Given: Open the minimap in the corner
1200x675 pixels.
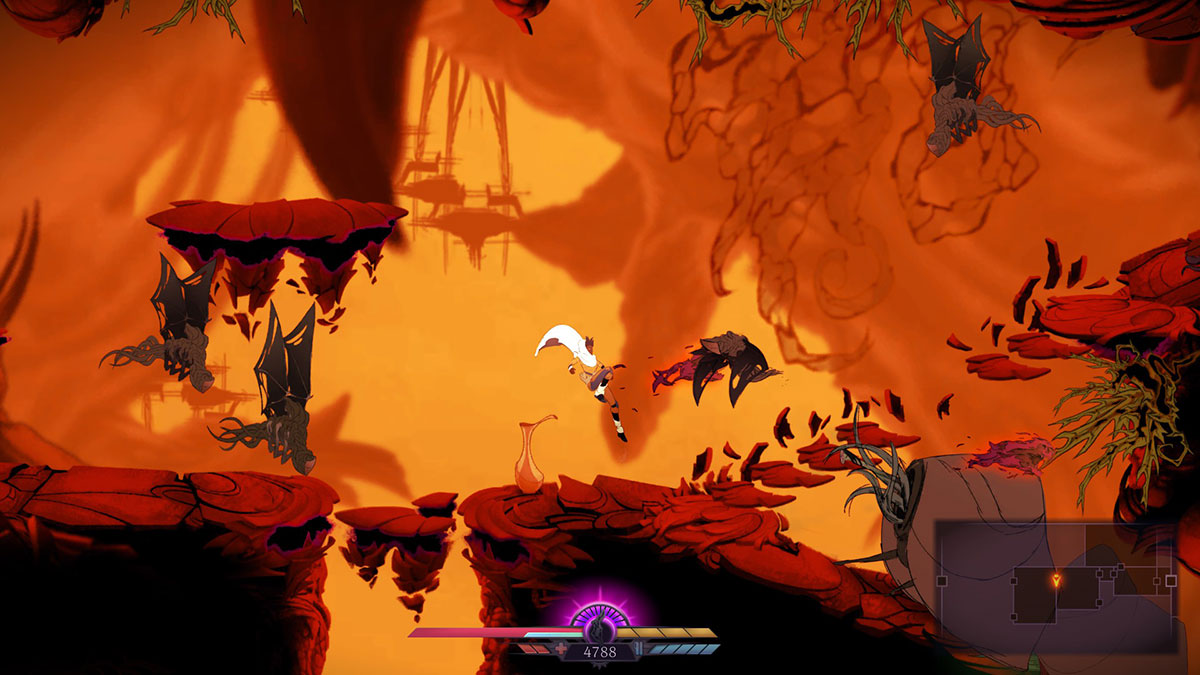Looking at the screenshot, I should tap(1055, 585).
